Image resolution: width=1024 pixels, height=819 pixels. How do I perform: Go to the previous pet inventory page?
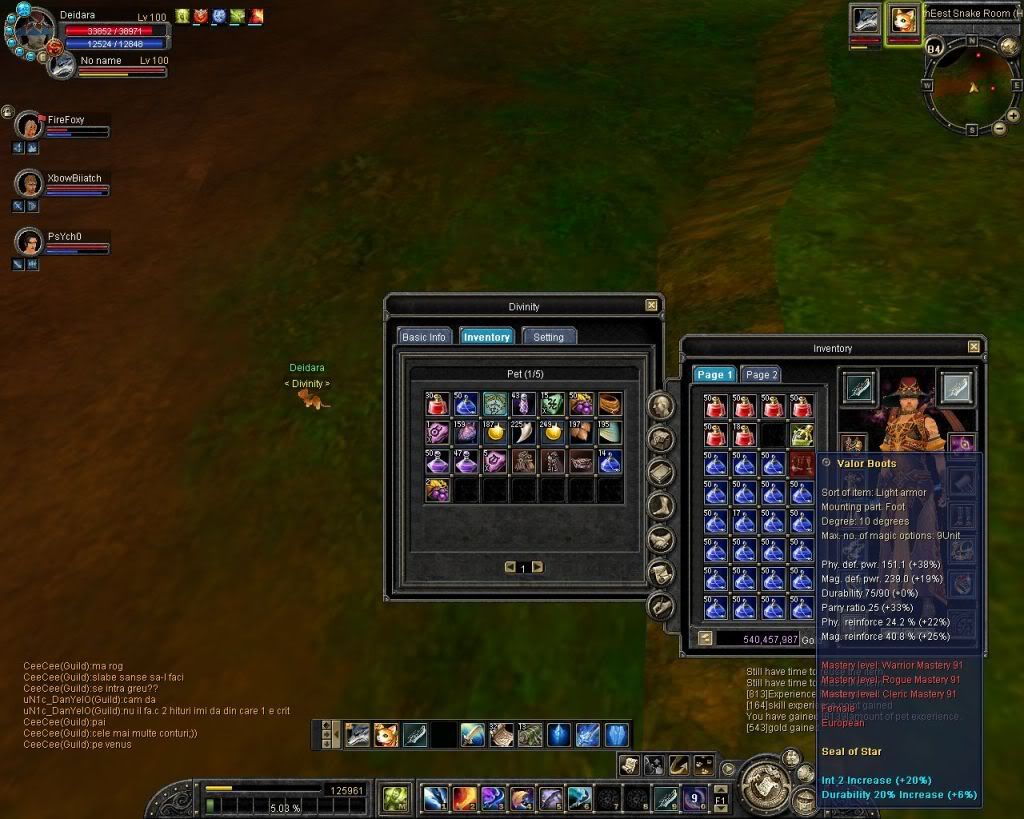click(510, 567)
